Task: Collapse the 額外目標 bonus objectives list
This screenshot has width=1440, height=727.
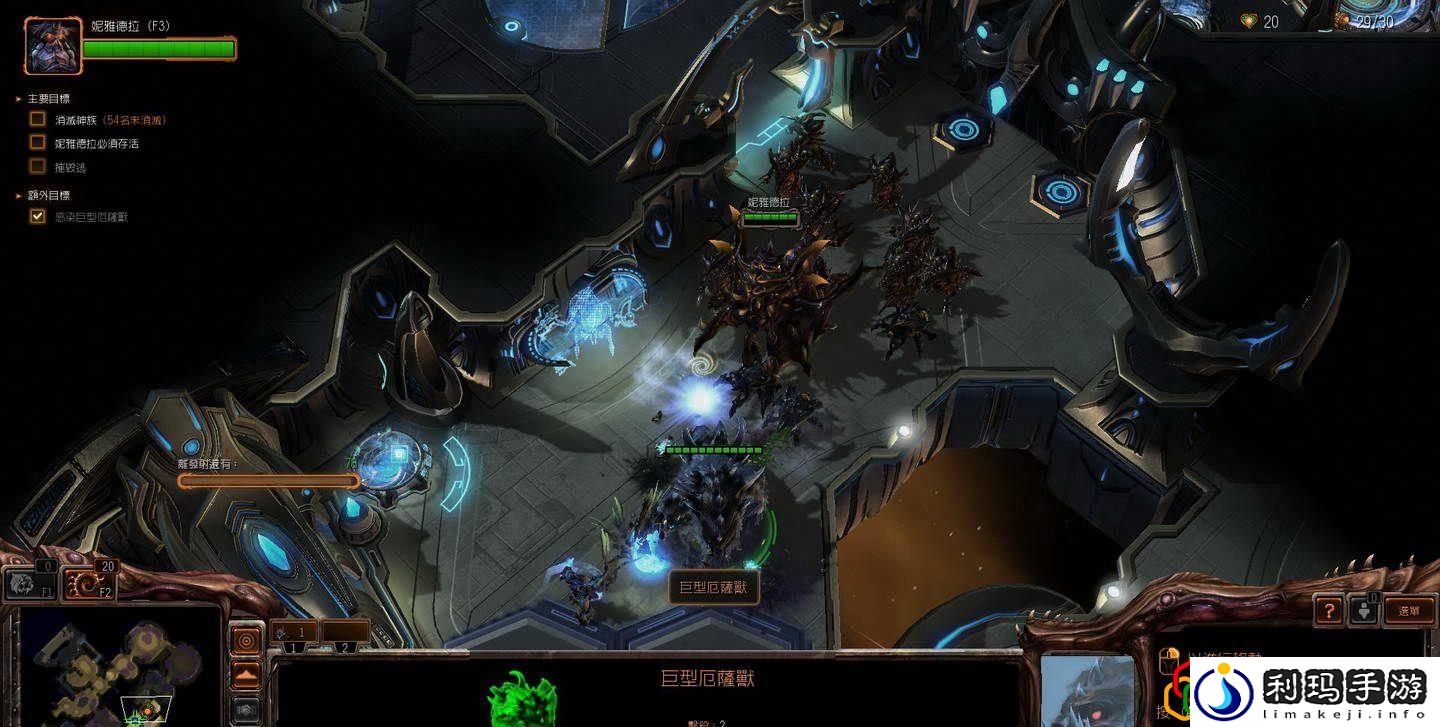Action: [x=19, y=195]
